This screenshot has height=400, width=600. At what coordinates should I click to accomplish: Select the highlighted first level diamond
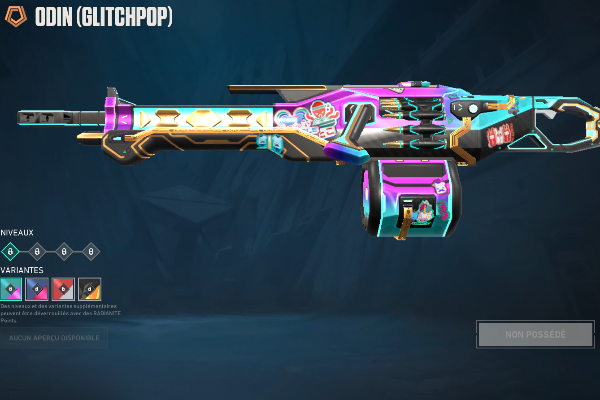click(x=10, y=252)
